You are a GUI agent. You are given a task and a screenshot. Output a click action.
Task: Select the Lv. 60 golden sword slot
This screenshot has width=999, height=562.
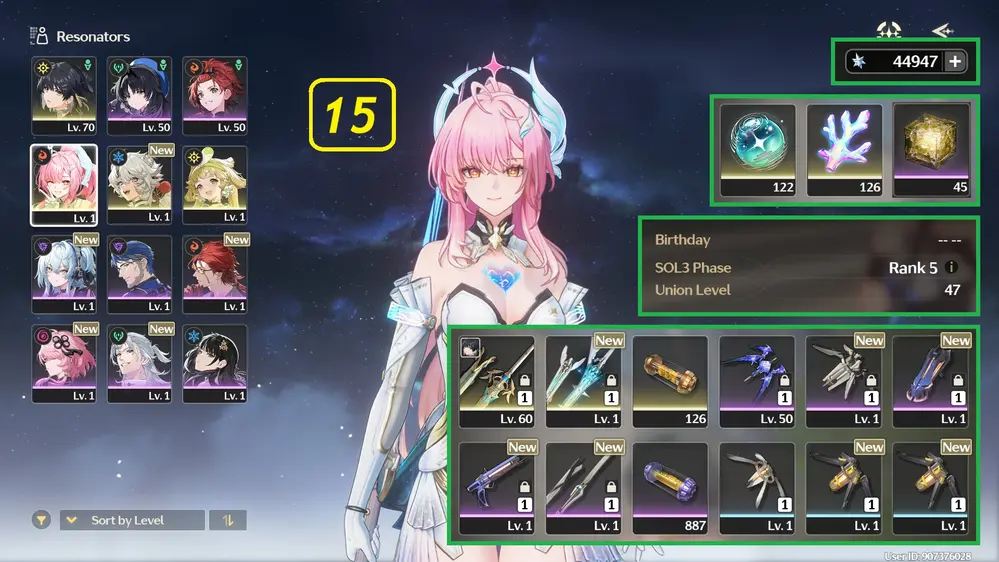coord(497,380)
